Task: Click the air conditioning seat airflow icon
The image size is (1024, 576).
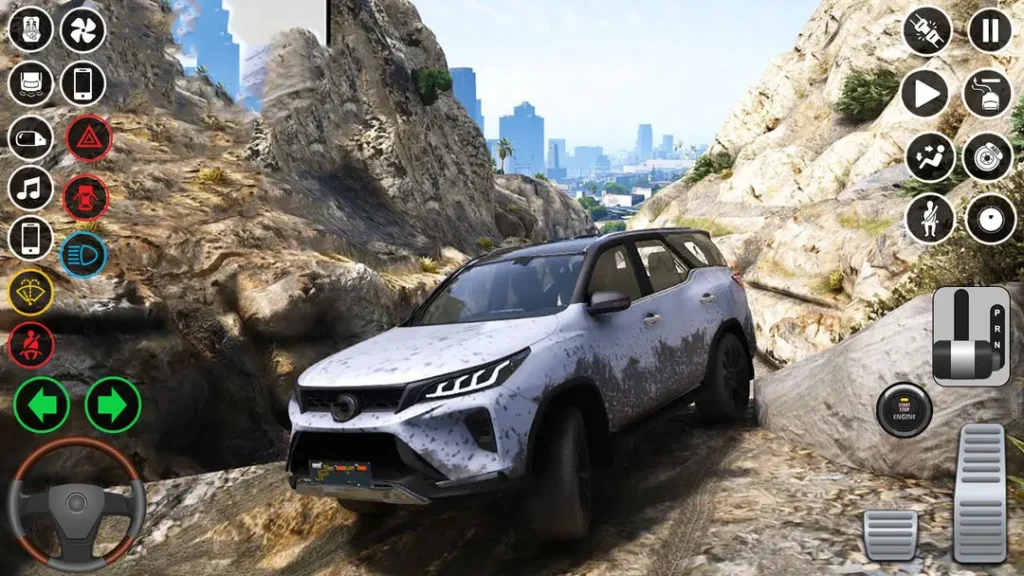Action: (x=930, y=157)
